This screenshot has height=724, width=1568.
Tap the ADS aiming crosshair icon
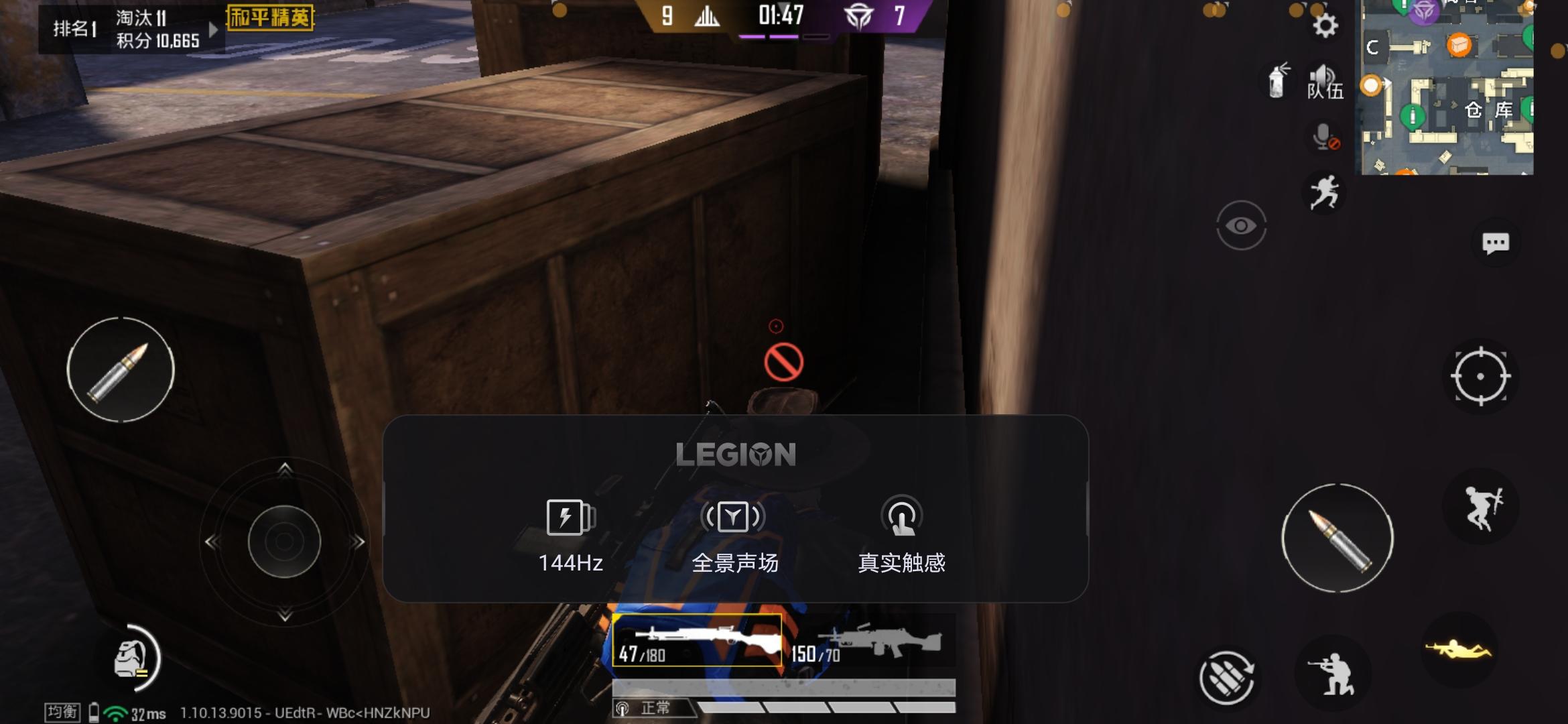[1481, 377]
